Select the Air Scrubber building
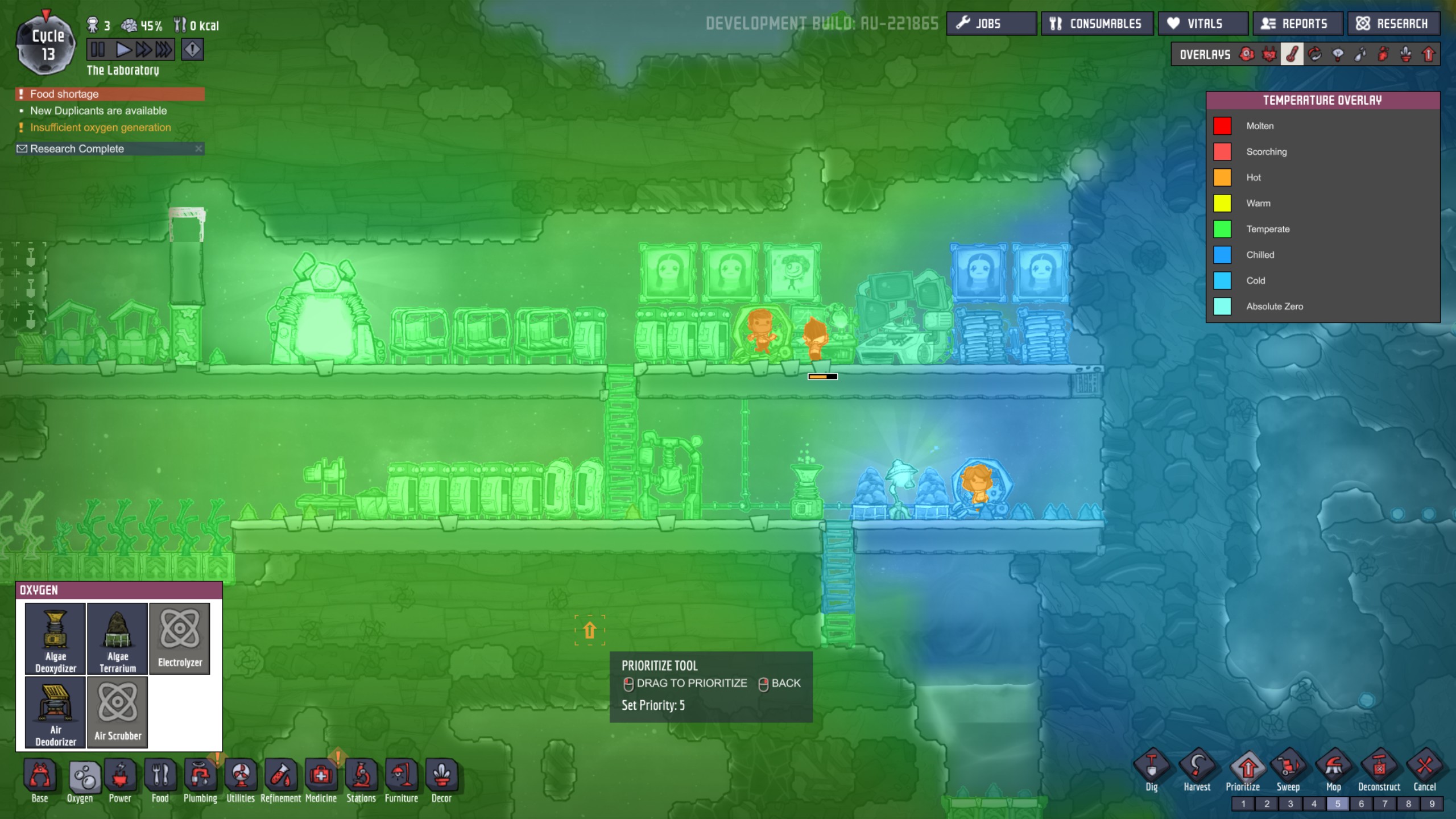This screenshot has height=819, width=1456. click(118, 712)
